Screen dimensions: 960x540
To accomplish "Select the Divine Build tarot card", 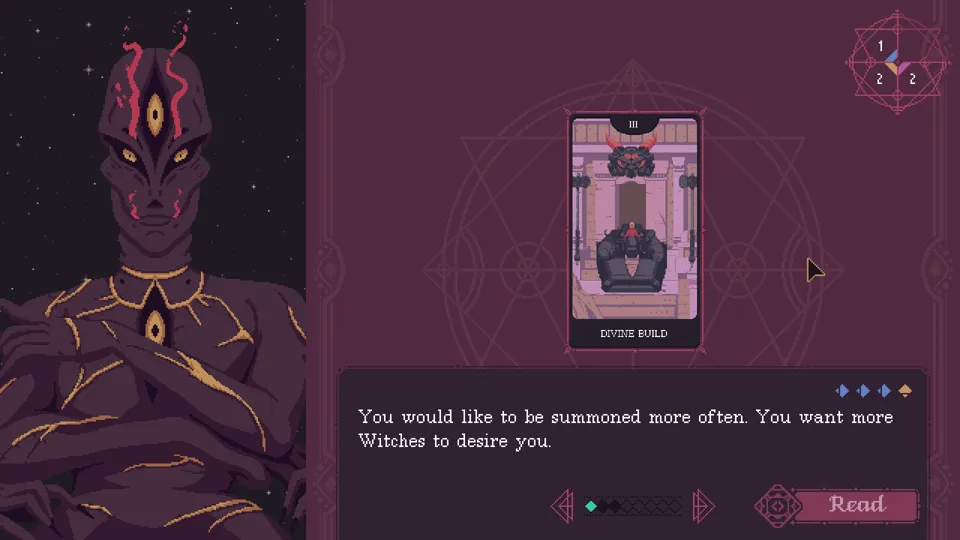I will click(x=634, y=232).
